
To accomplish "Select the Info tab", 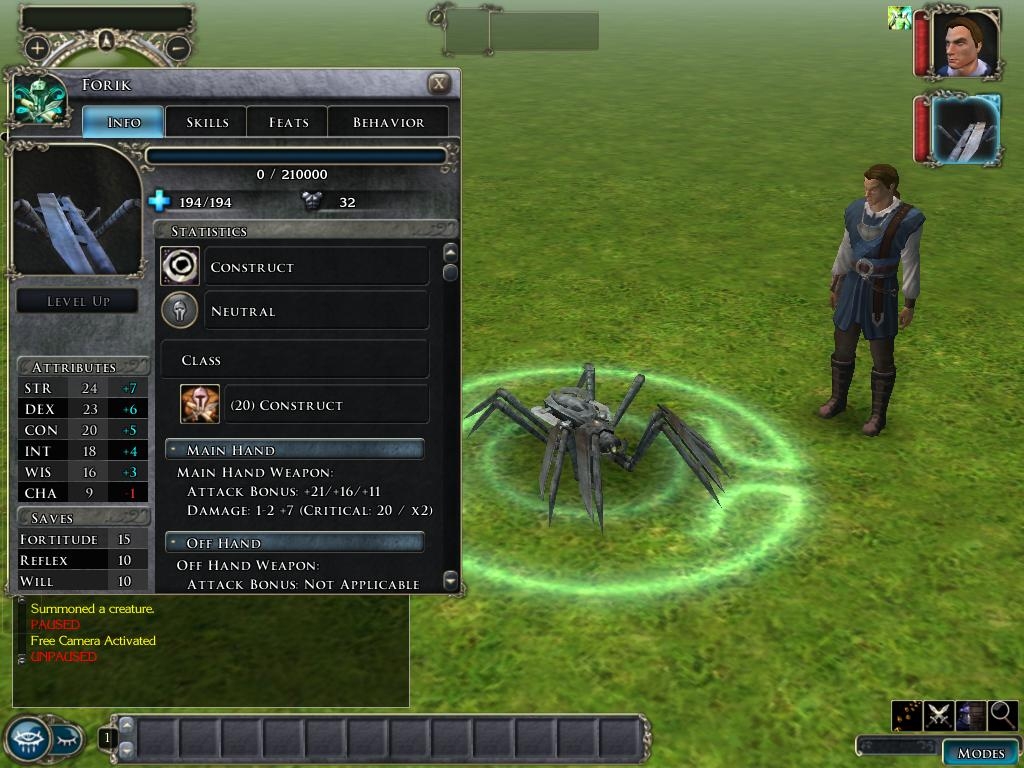I will [x=124, y=122].
